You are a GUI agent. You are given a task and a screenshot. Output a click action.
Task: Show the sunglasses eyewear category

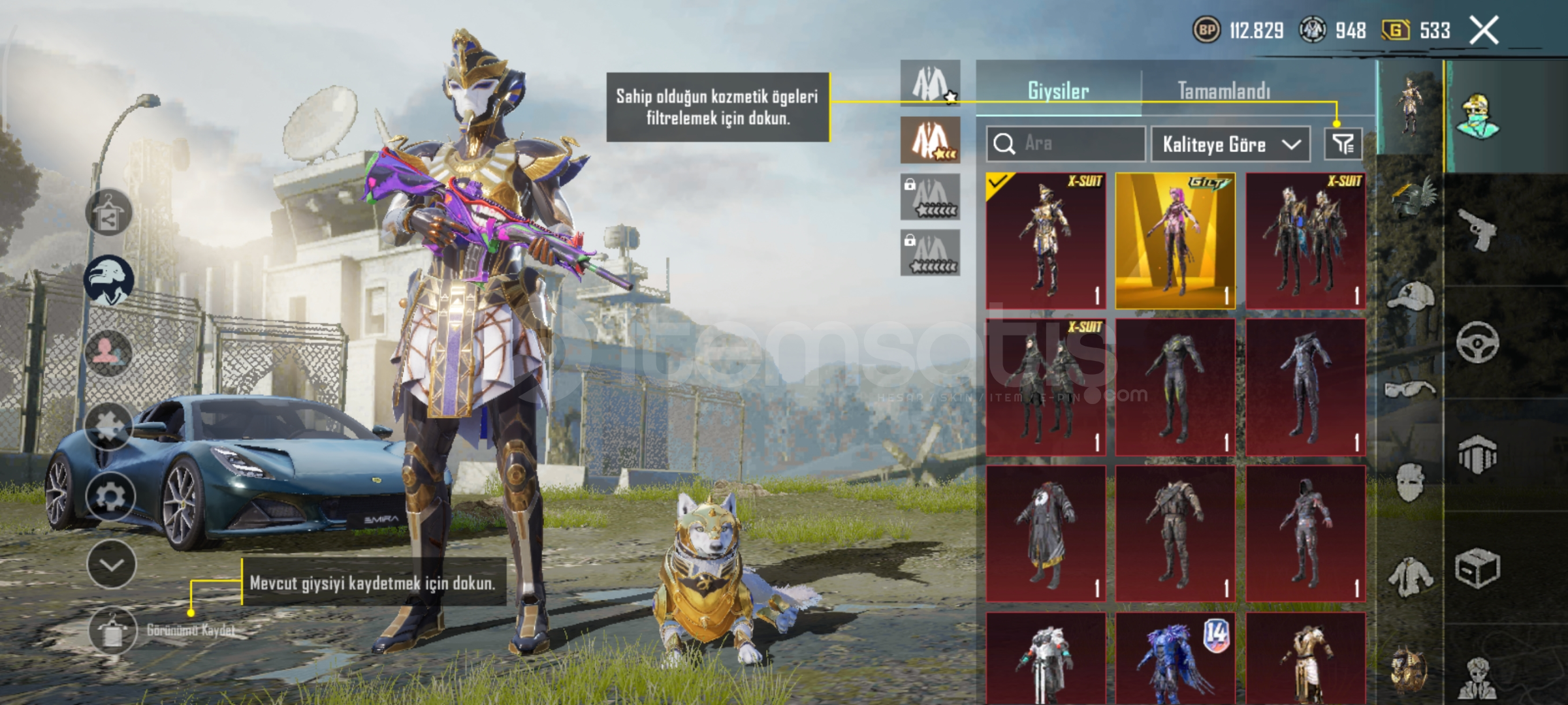1411,390
